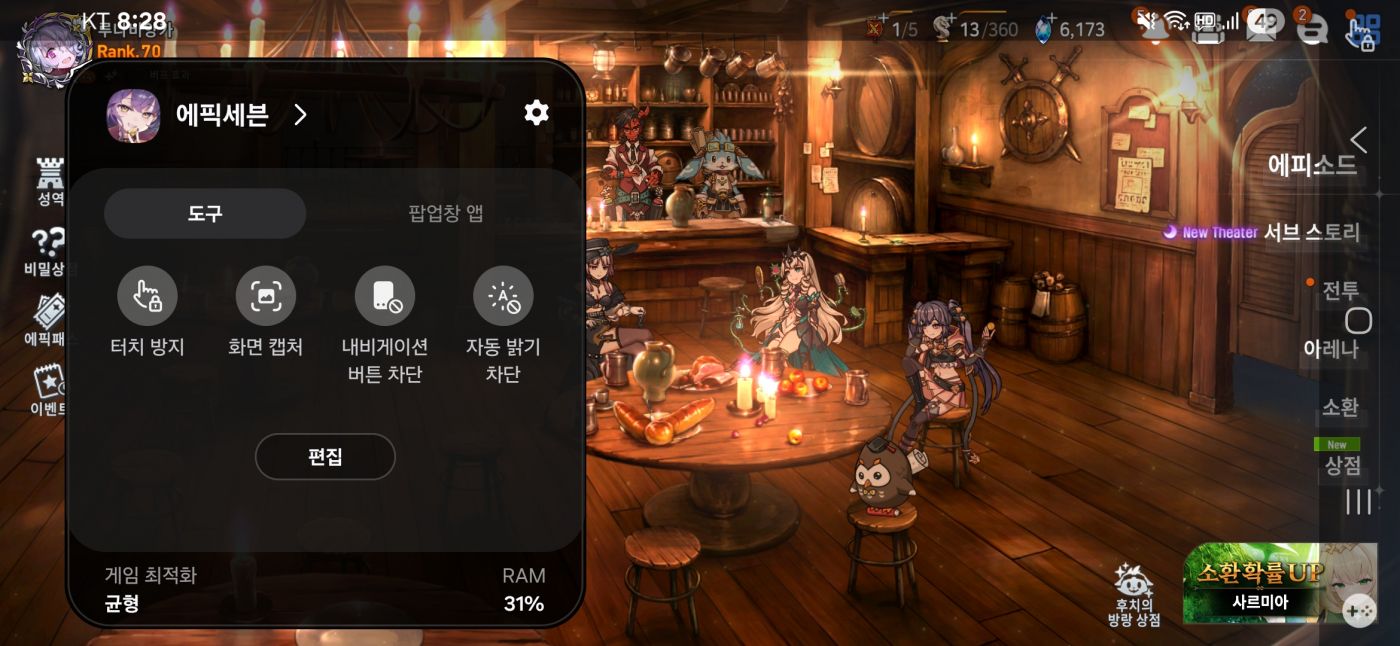Viewport: 1400px width, 646px height.
Task: Toggle 내비게이션 버튼 차단
Action: [384, 296]
